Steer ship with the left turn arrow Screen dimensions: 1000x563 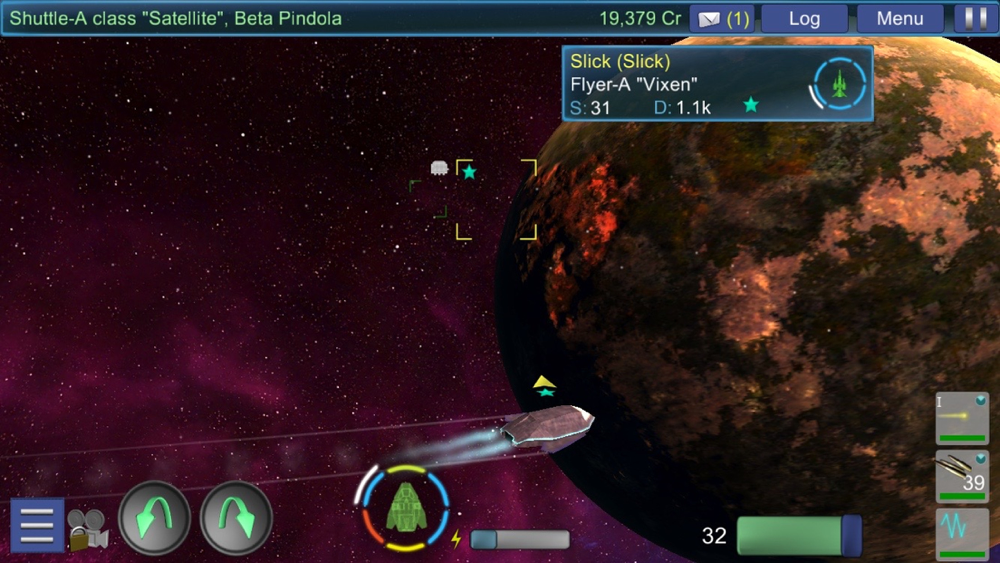pyautogui.click(x=154, y=518)
